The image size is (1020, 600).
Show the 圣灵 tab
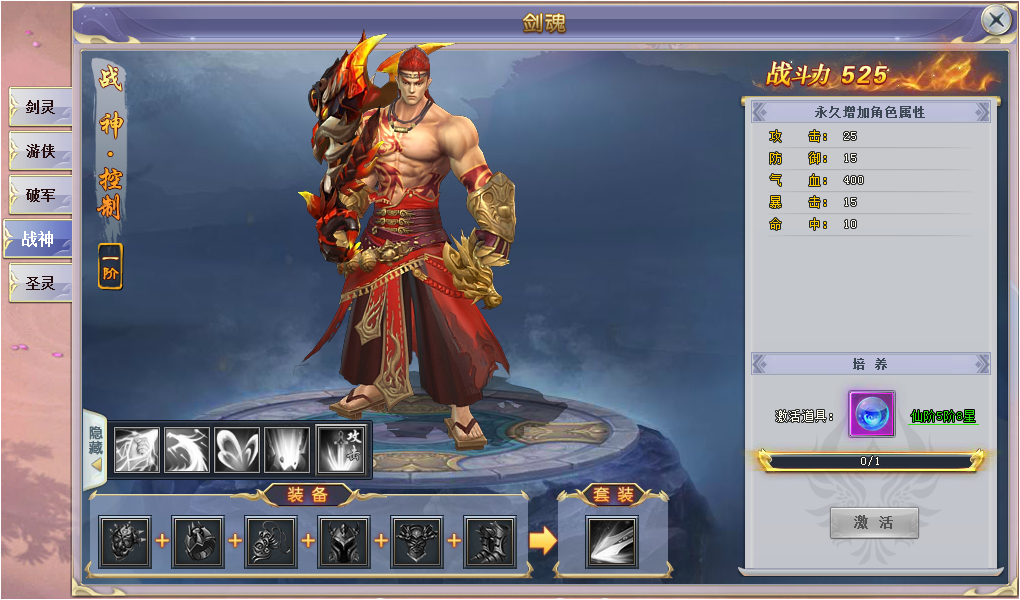pos(40,283)
